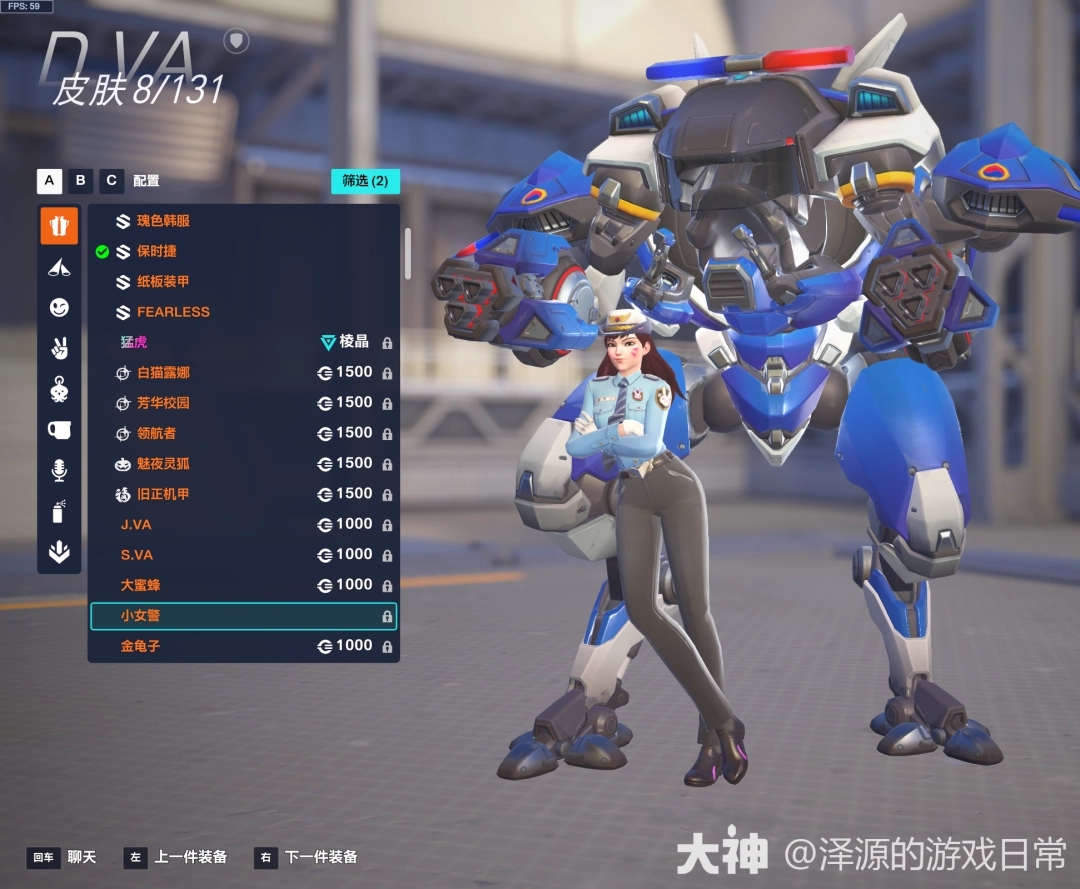Select the J.VA skin

click(x=136, y=524)
